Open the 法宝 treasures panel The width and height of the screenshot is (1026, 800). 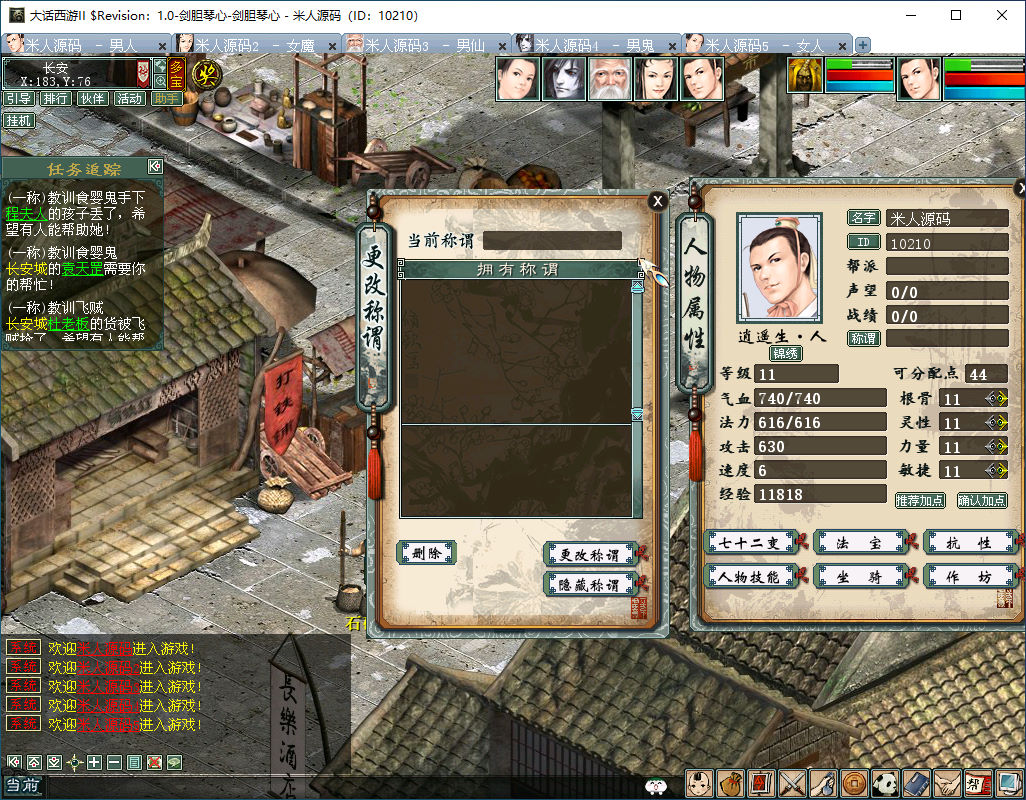click(859, 543)
